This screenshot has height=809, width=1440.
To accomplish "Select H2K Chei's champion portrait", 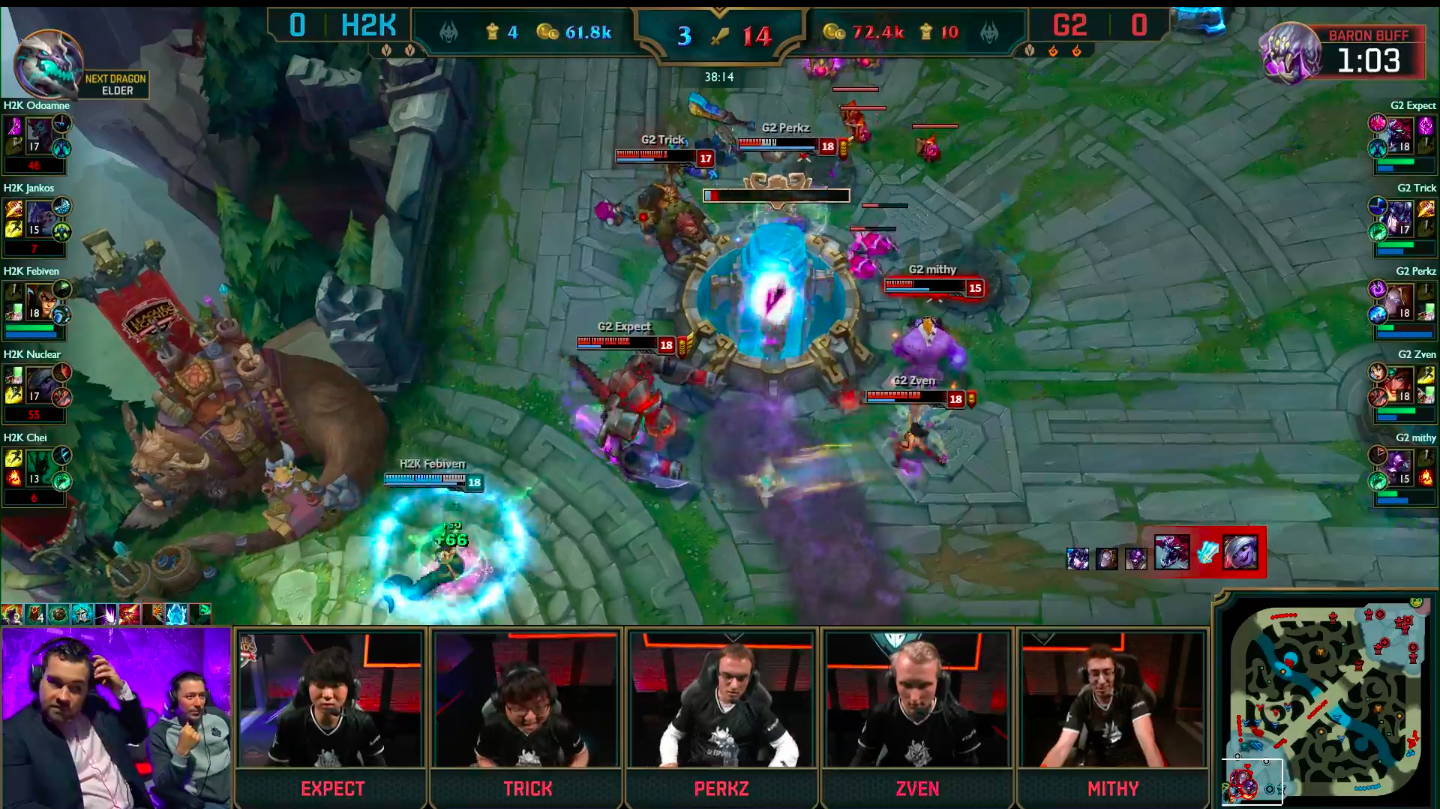I will tap(40, 466).
